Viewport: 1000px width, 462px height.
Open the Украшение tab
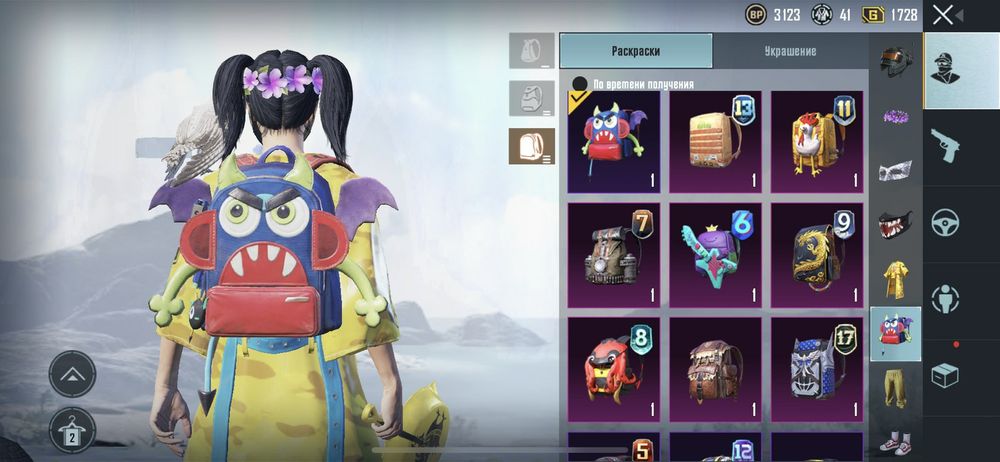[788, 51]
